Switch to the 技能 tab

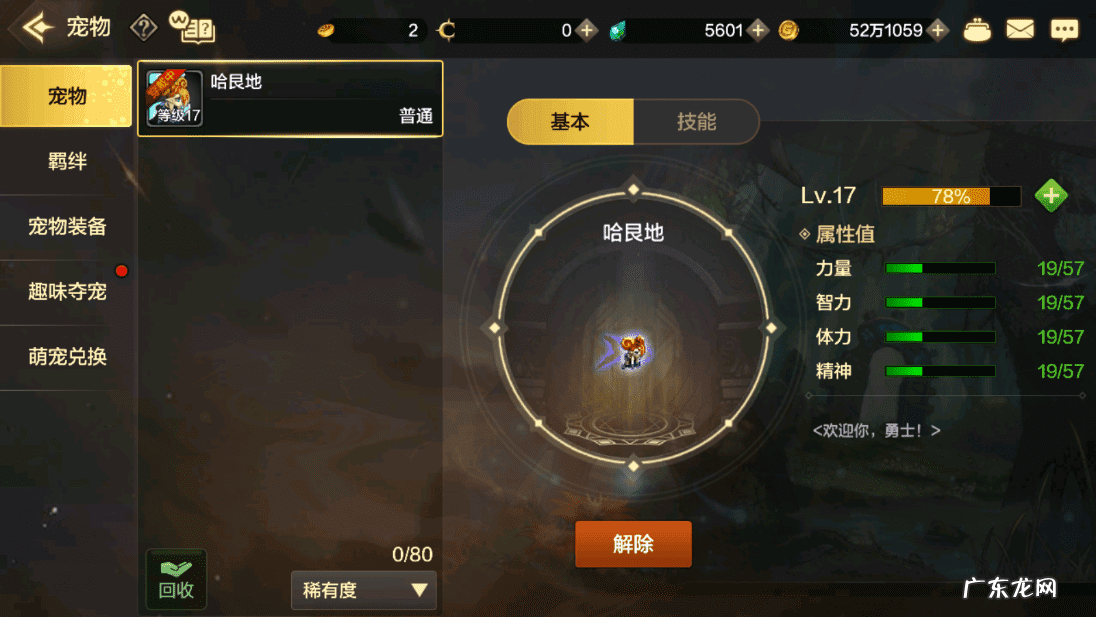(696, 122)
